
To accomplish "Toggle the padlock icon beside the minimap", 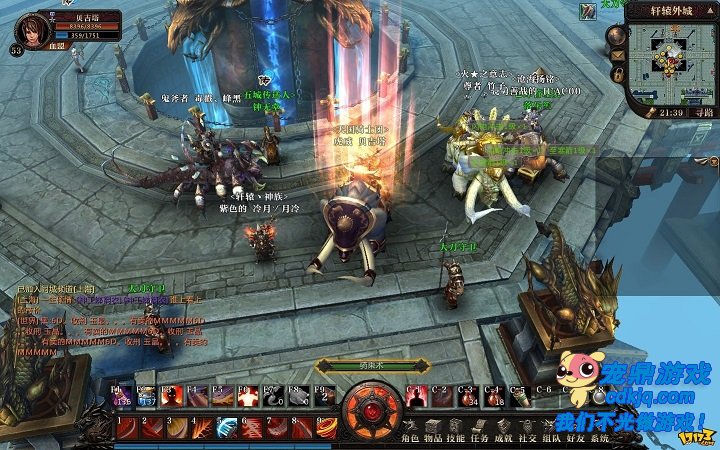I will (x=618, y=74).
